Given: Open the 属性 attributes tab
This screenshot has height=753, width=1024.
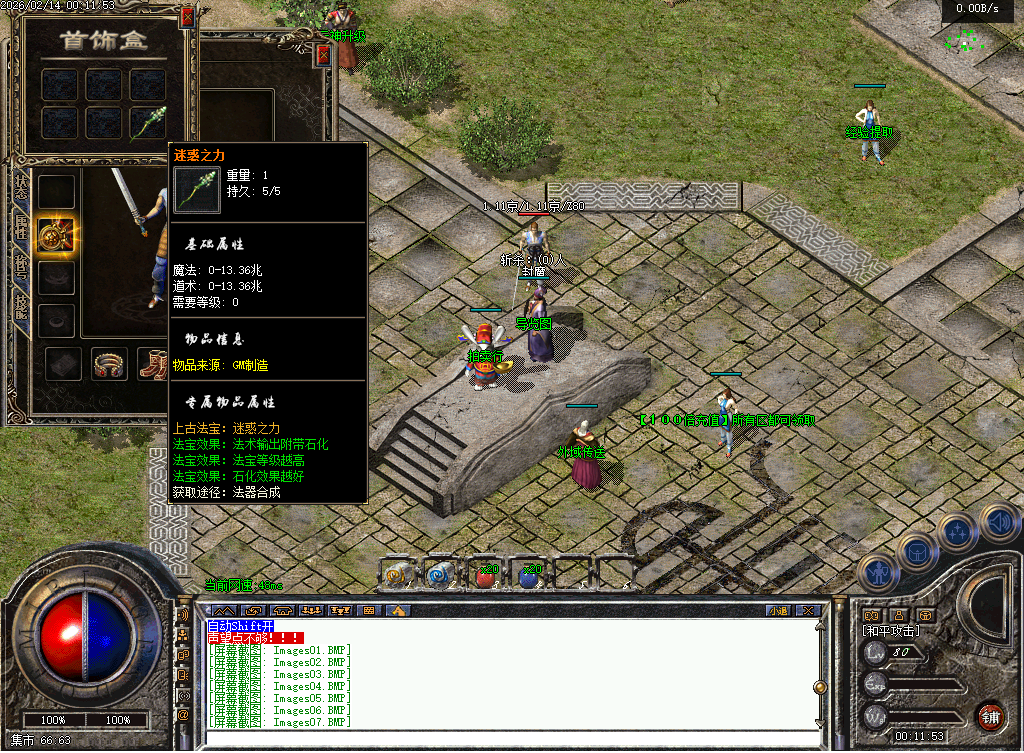Looking at the screenshot, I should click(21, 226).
